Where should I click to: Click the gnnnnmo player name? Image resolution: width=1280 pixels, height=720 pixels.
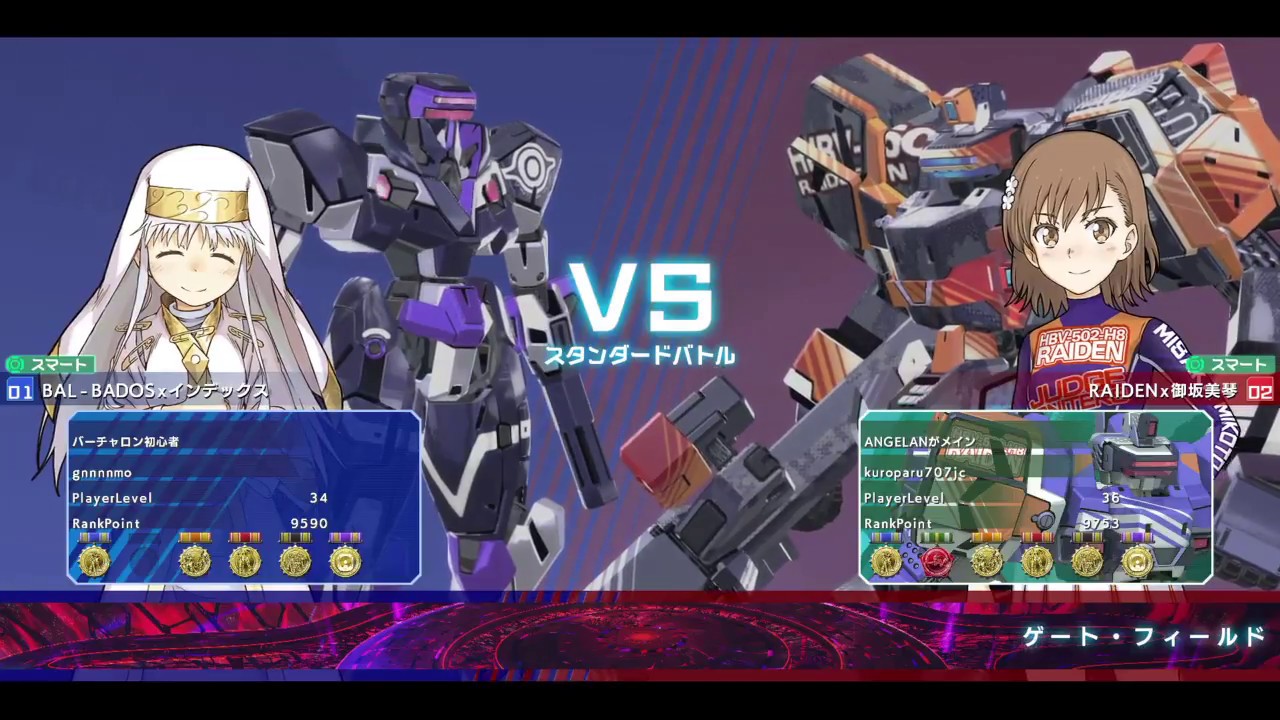[101, 473]
